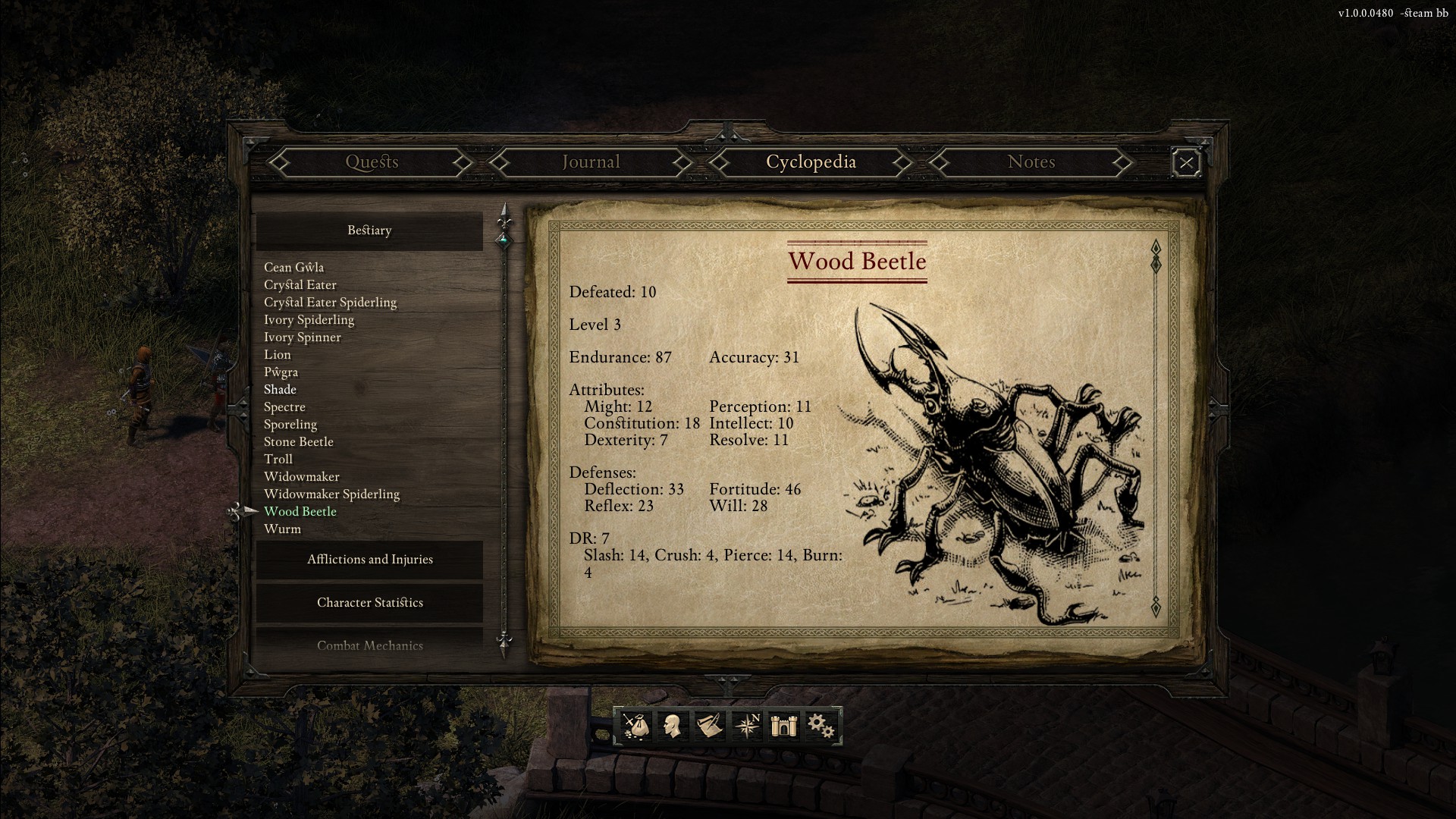The height and width of the screenshot is (819, 1456).
Task: Switch to the Quests tab
Action: coord(372,162)
